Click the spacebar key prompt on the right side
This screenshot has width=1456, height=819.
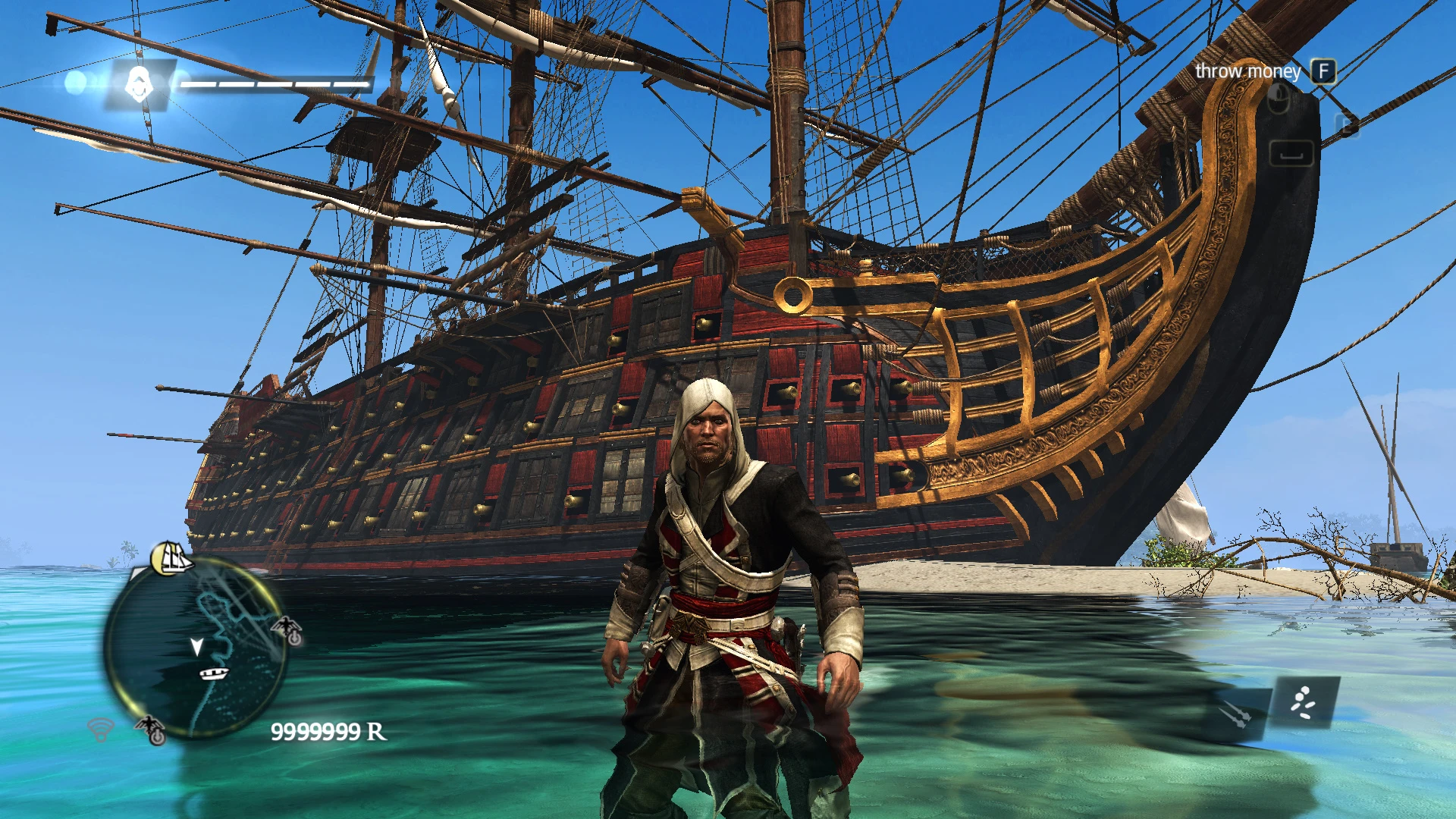click(1292, 154)
